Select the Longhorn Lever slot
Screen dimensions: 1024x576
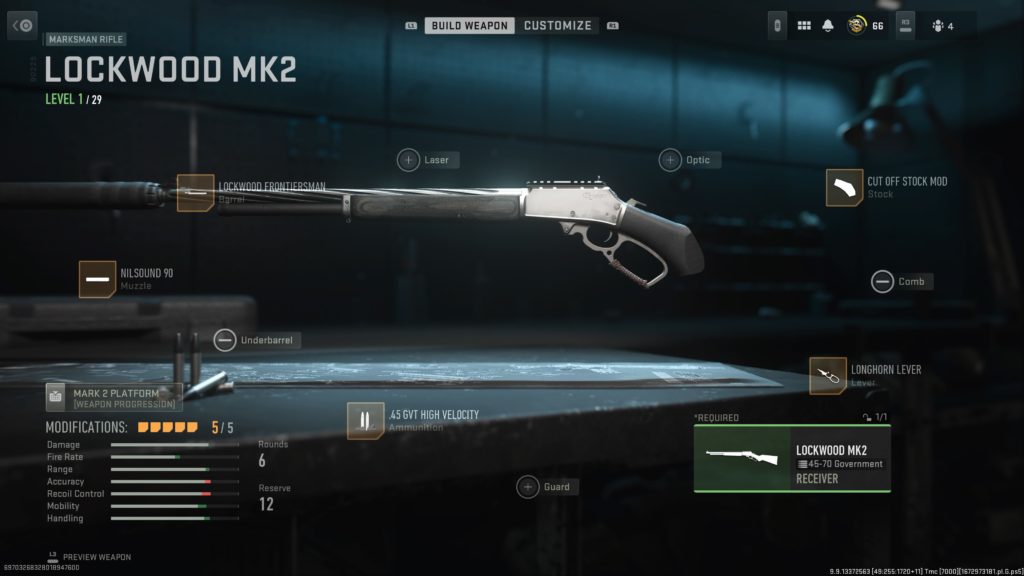pos(828,375)
